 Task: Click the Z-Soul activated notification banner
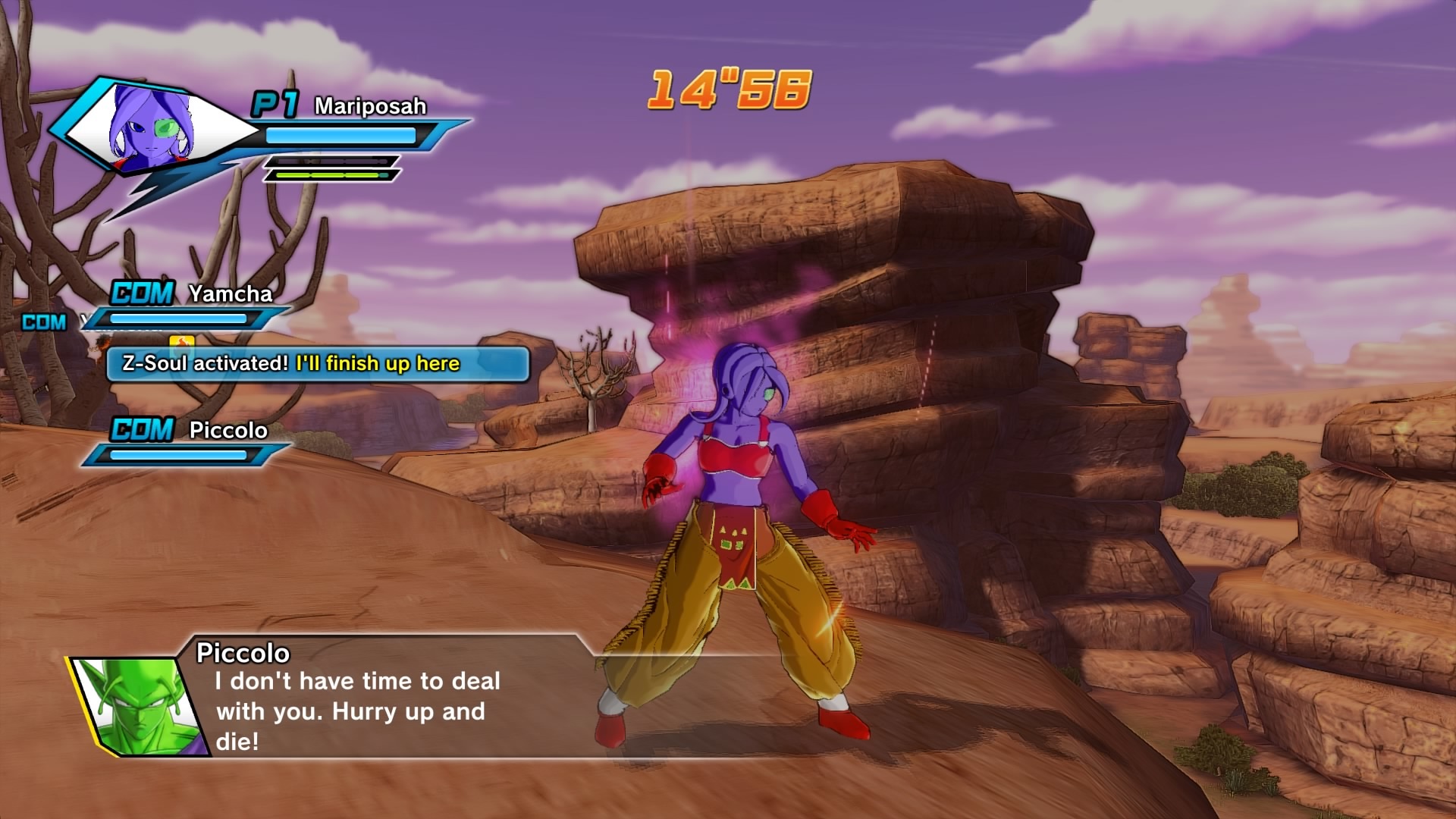(x=317, y=364)
